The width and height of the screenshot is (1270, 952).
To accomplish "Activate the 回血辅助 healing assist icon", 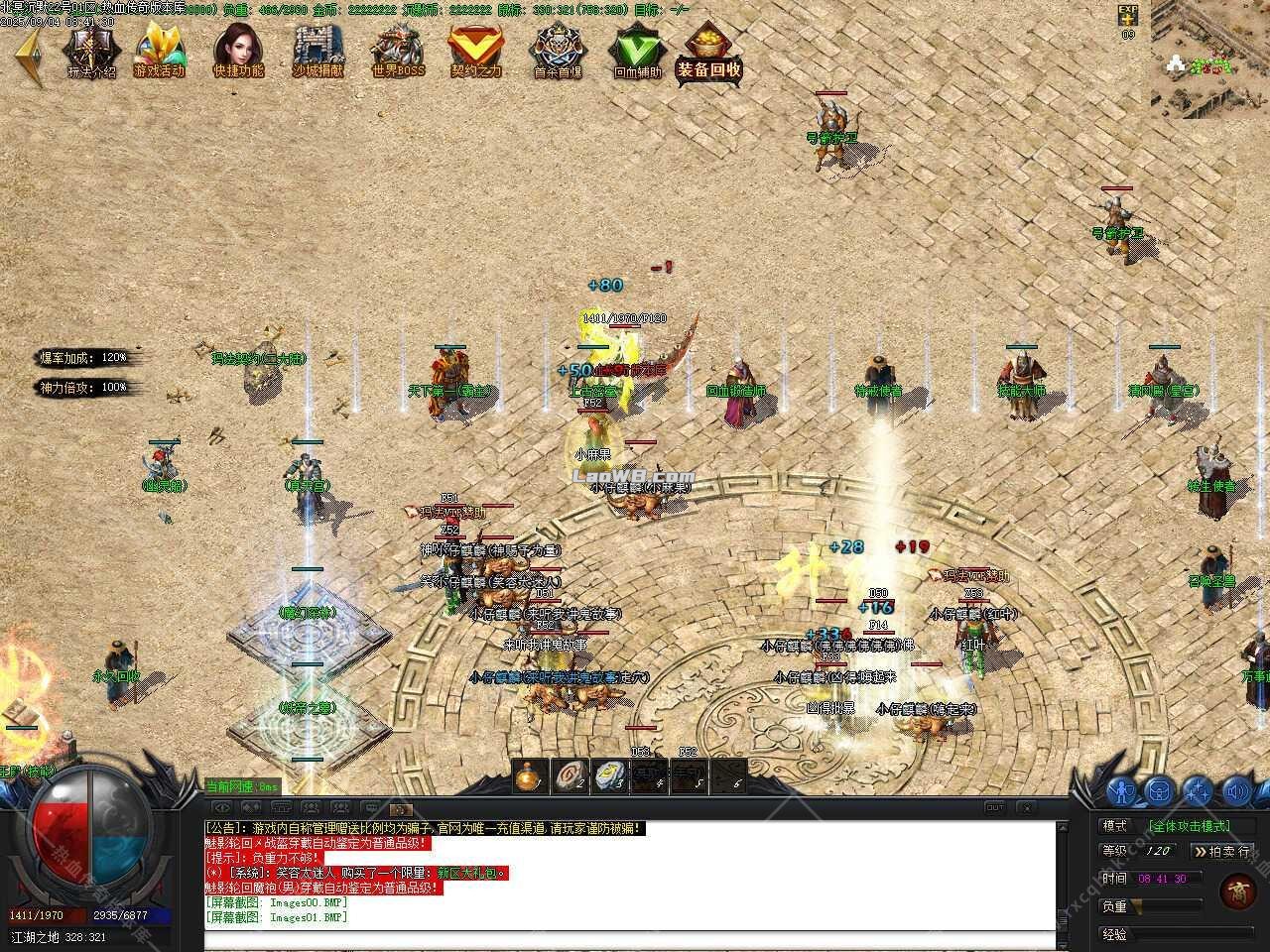I will point(636,50).
